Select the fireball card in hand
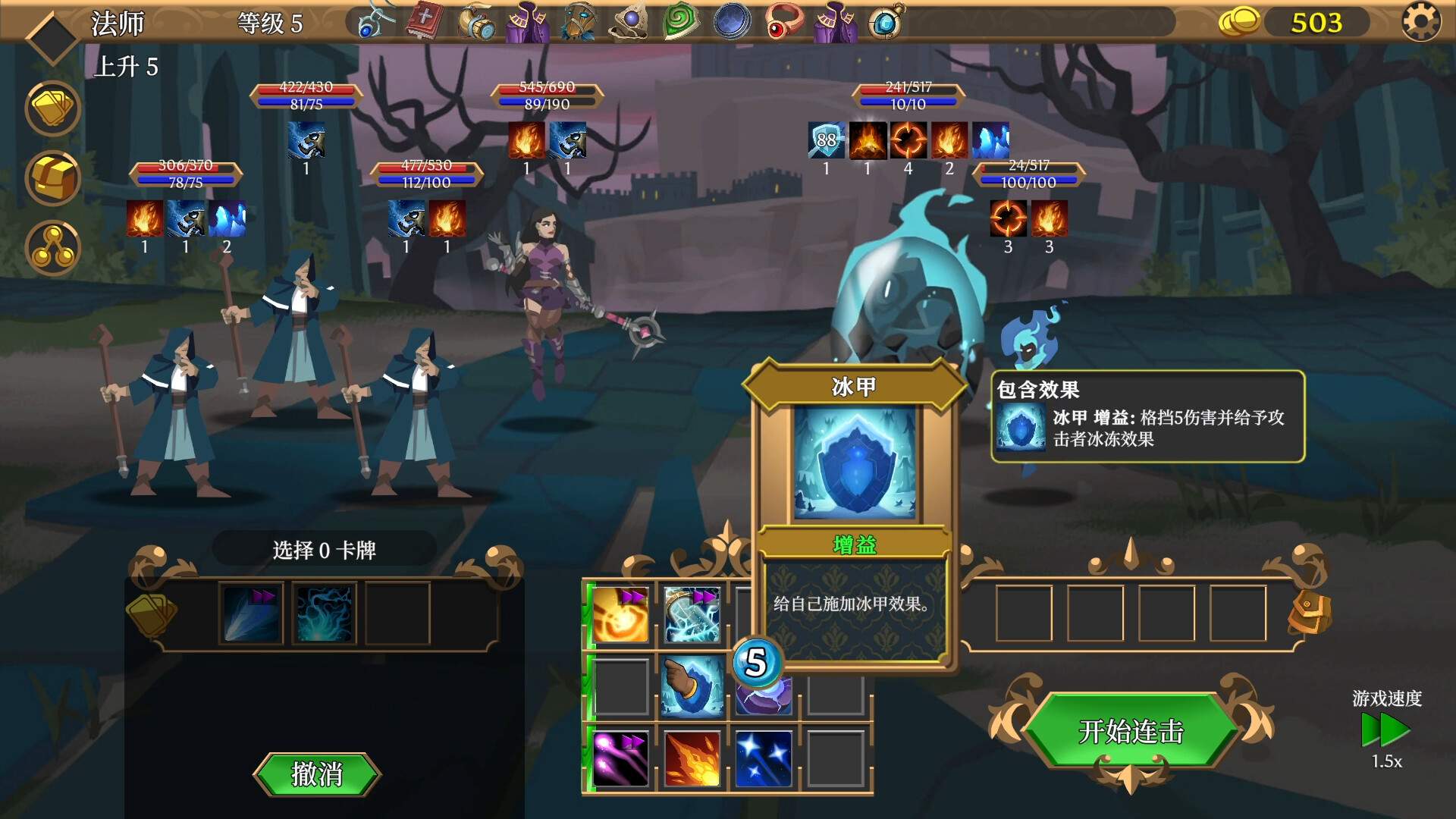 coord(691,758)
